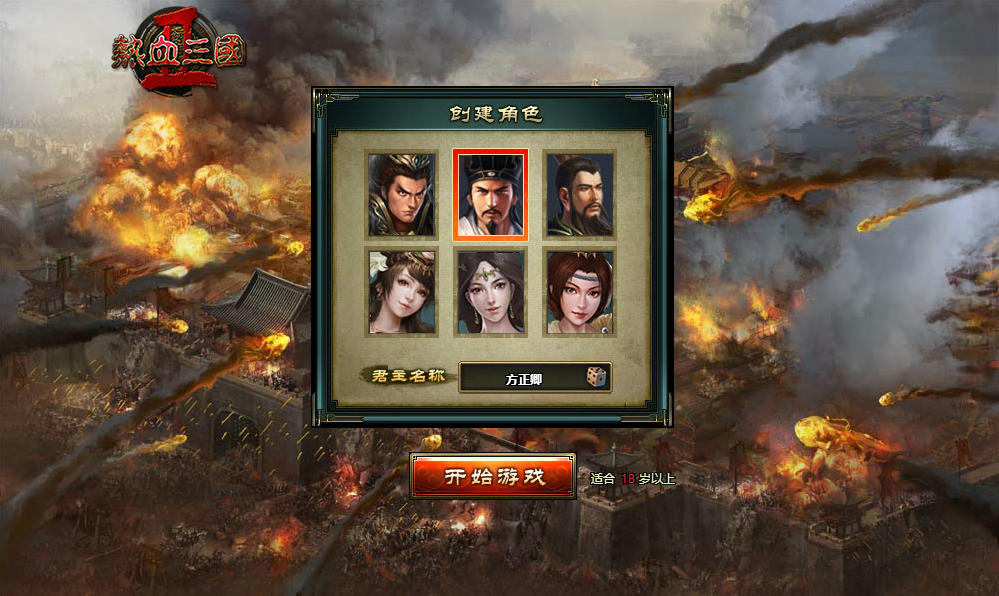
Task: Choose the highlighted man in black hat portrait
Action: coord(490,194)
